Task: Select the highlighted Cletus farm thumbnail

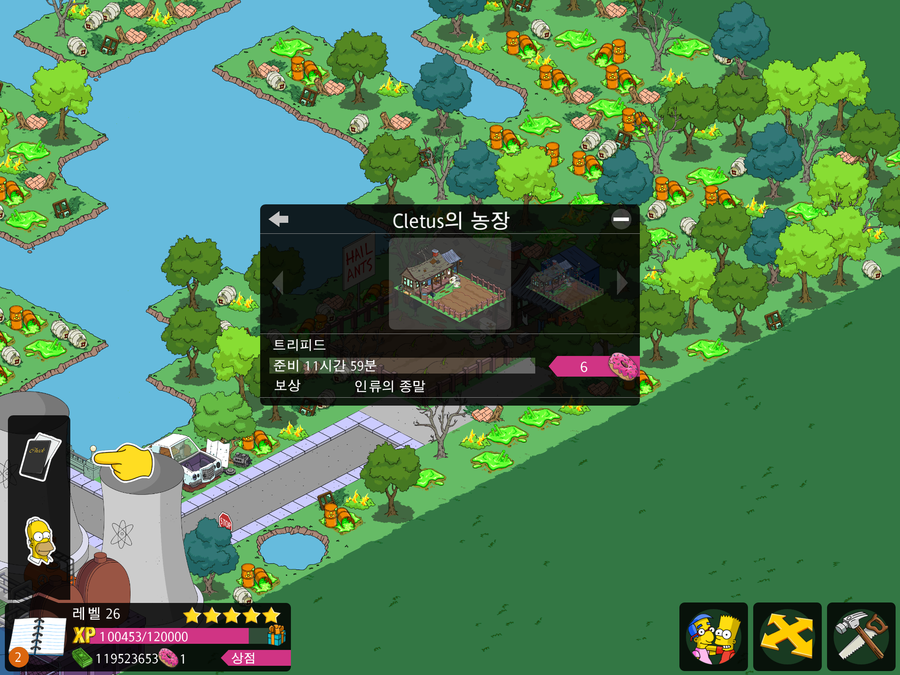Action: click(x=449, y=283)
